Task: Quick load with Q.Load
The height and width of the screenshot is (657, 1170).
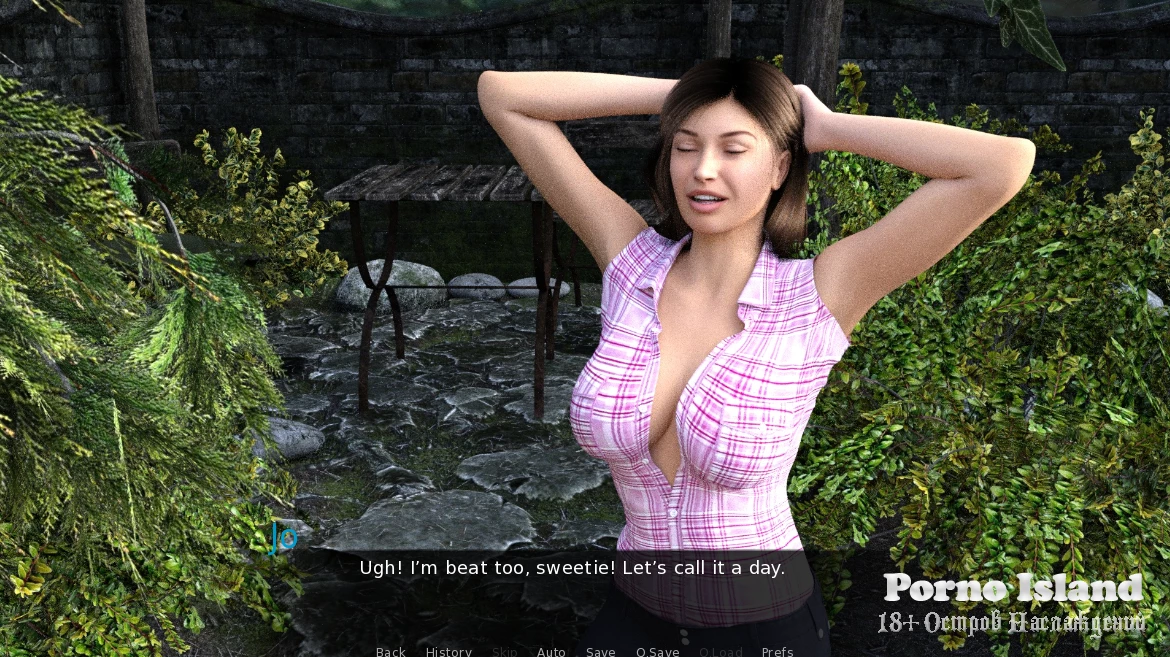Action: coord(721,651)
